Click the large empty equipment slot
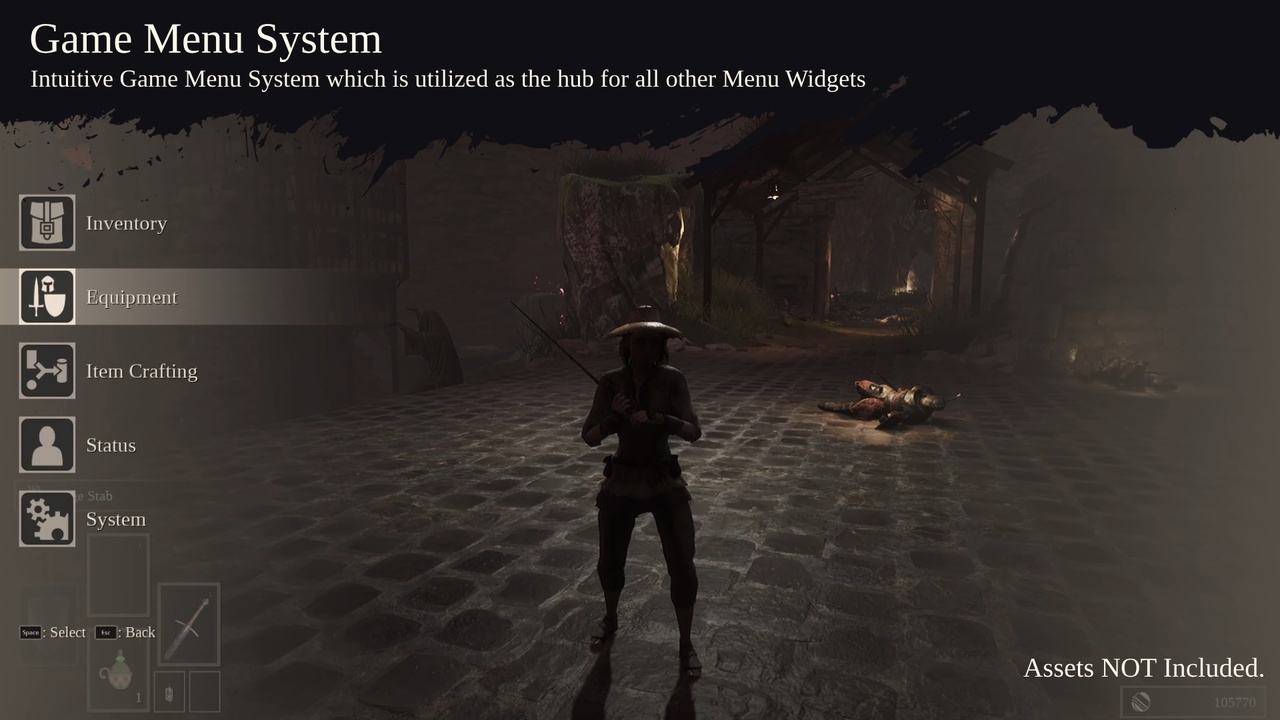 tap(118, 576)
